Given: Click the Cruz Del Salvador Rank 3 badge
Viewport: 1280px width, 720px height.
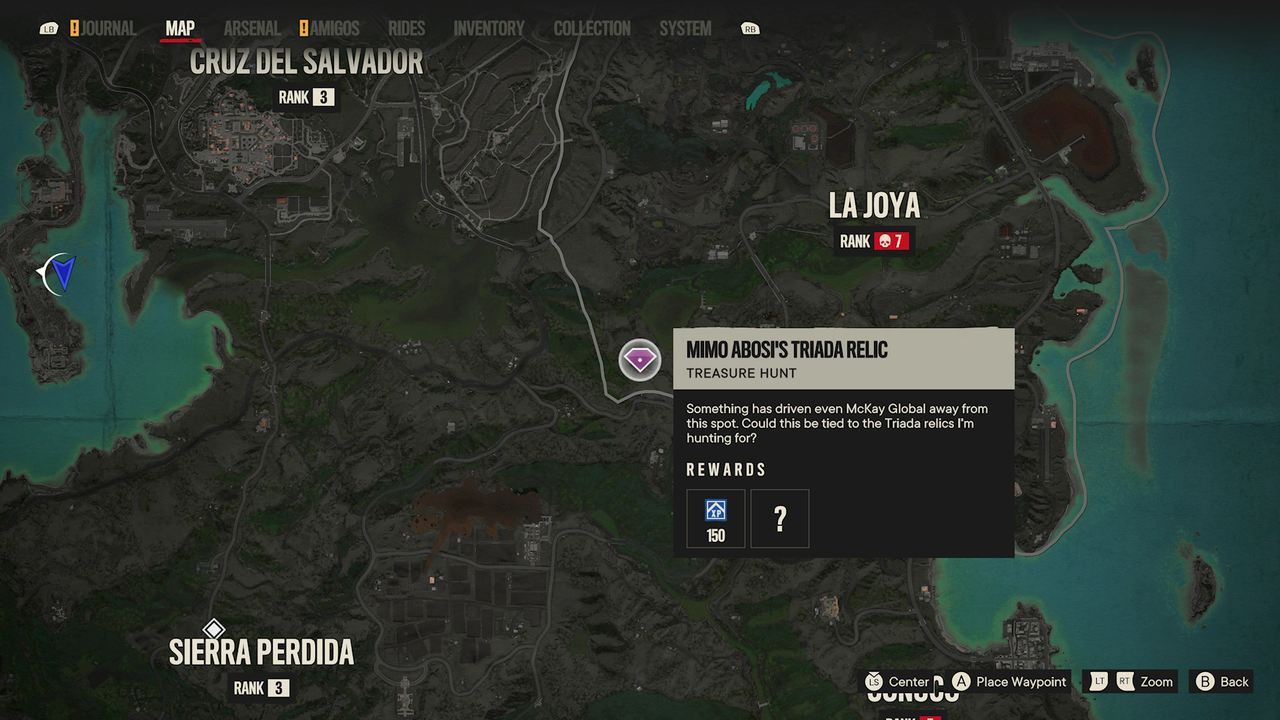Looking at the screenshot, I should click(306, 97).
